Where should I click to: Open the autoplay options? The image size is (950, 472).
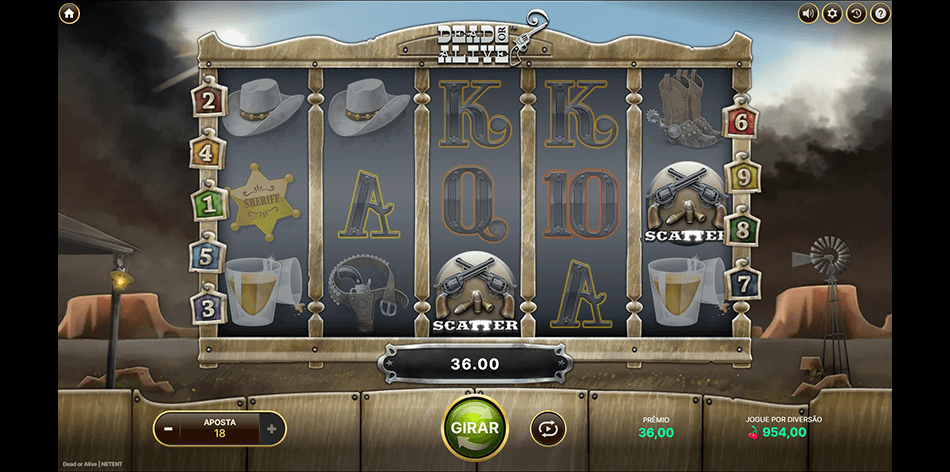click(x=547, y=428)
